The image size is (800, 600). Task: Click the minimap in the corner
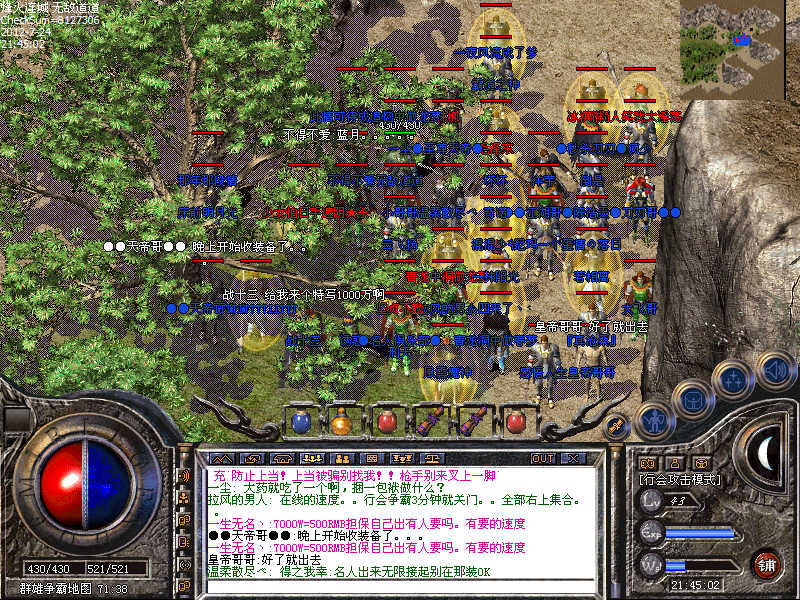pyautogui.click(x=738, y=43)
